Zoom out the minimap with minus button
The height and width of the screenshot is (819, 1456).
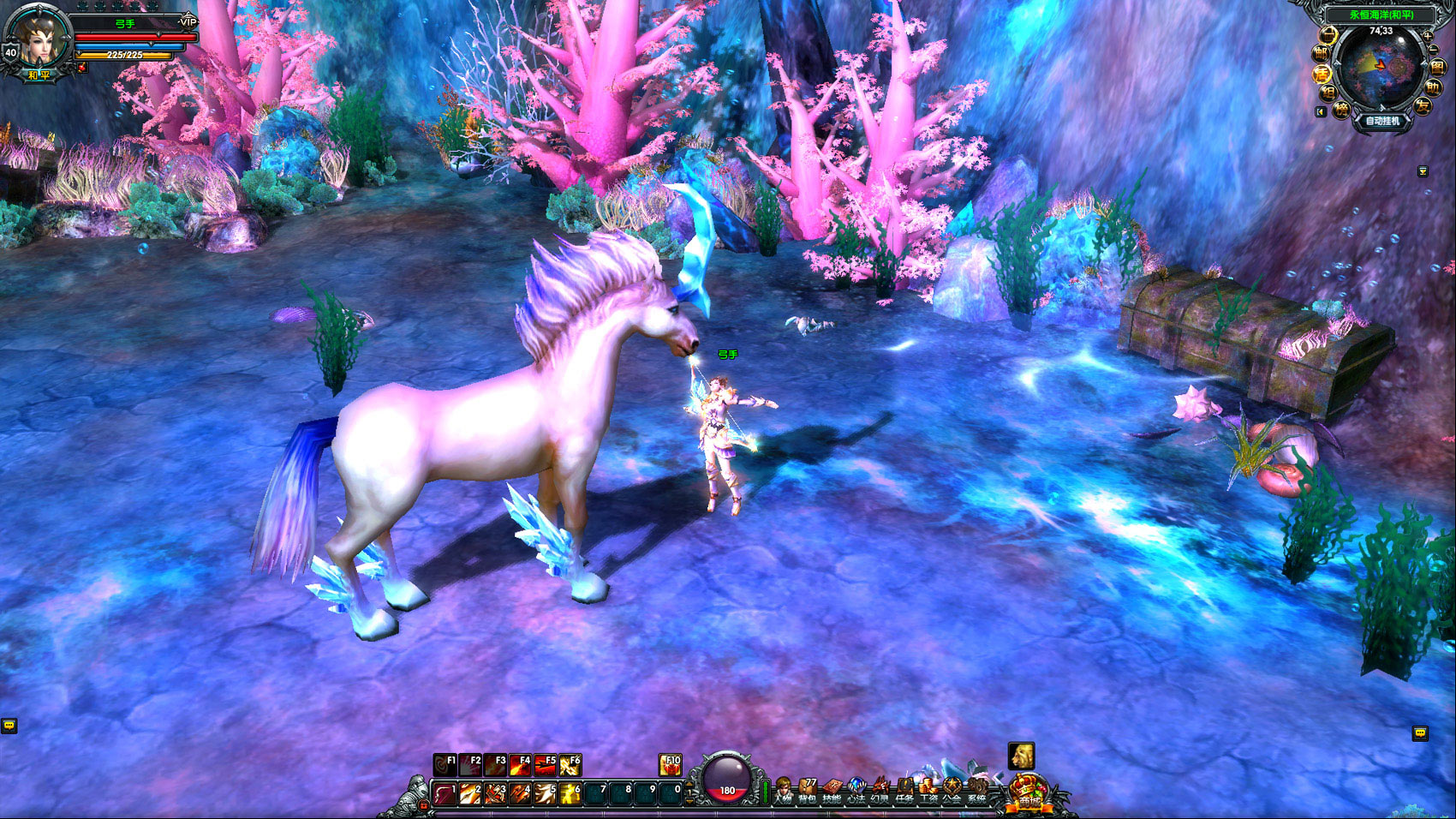pos(1435,50)
